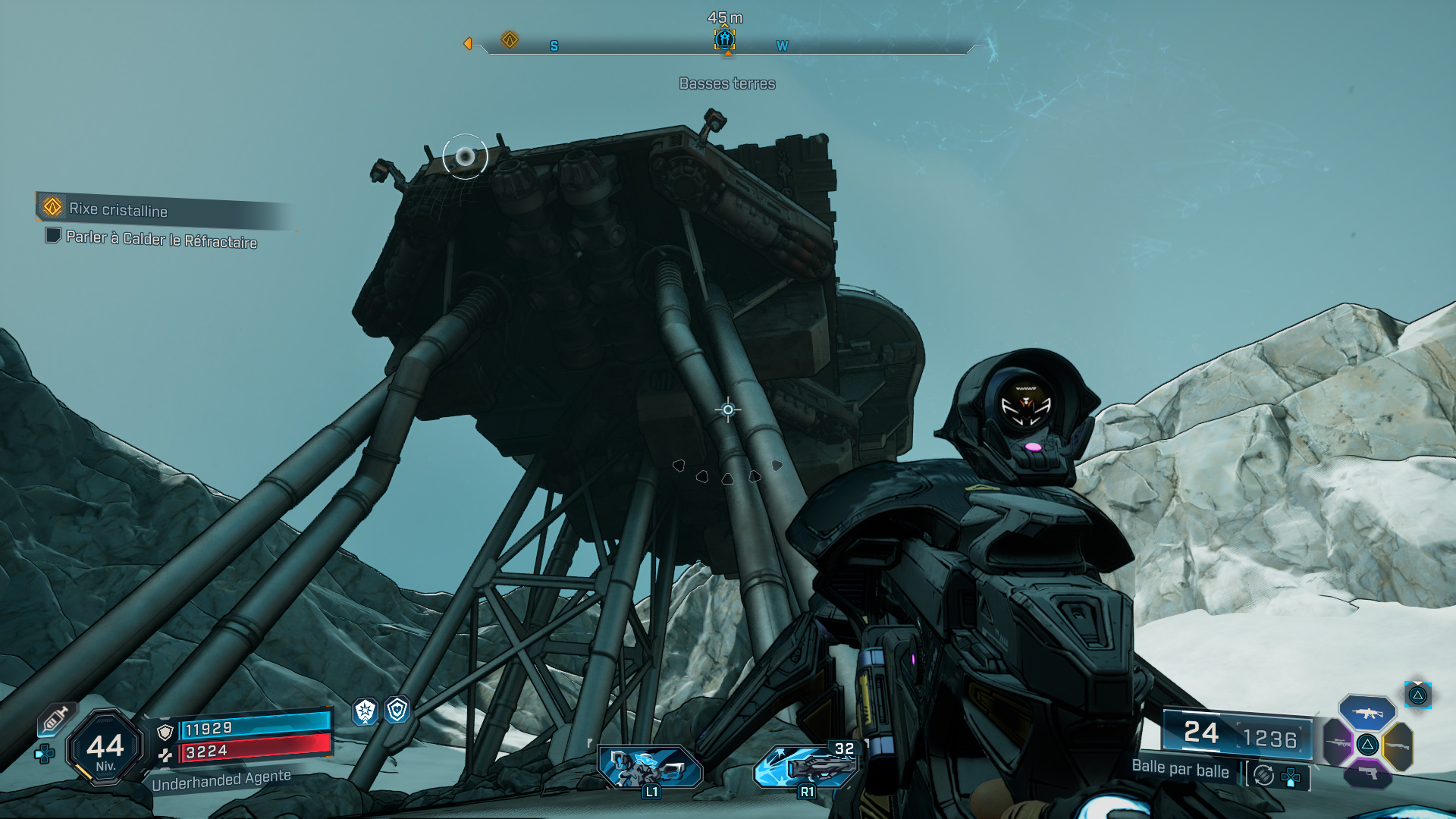
Task: Activate the L1 action skill icon
Action: [x=650, y=767]
